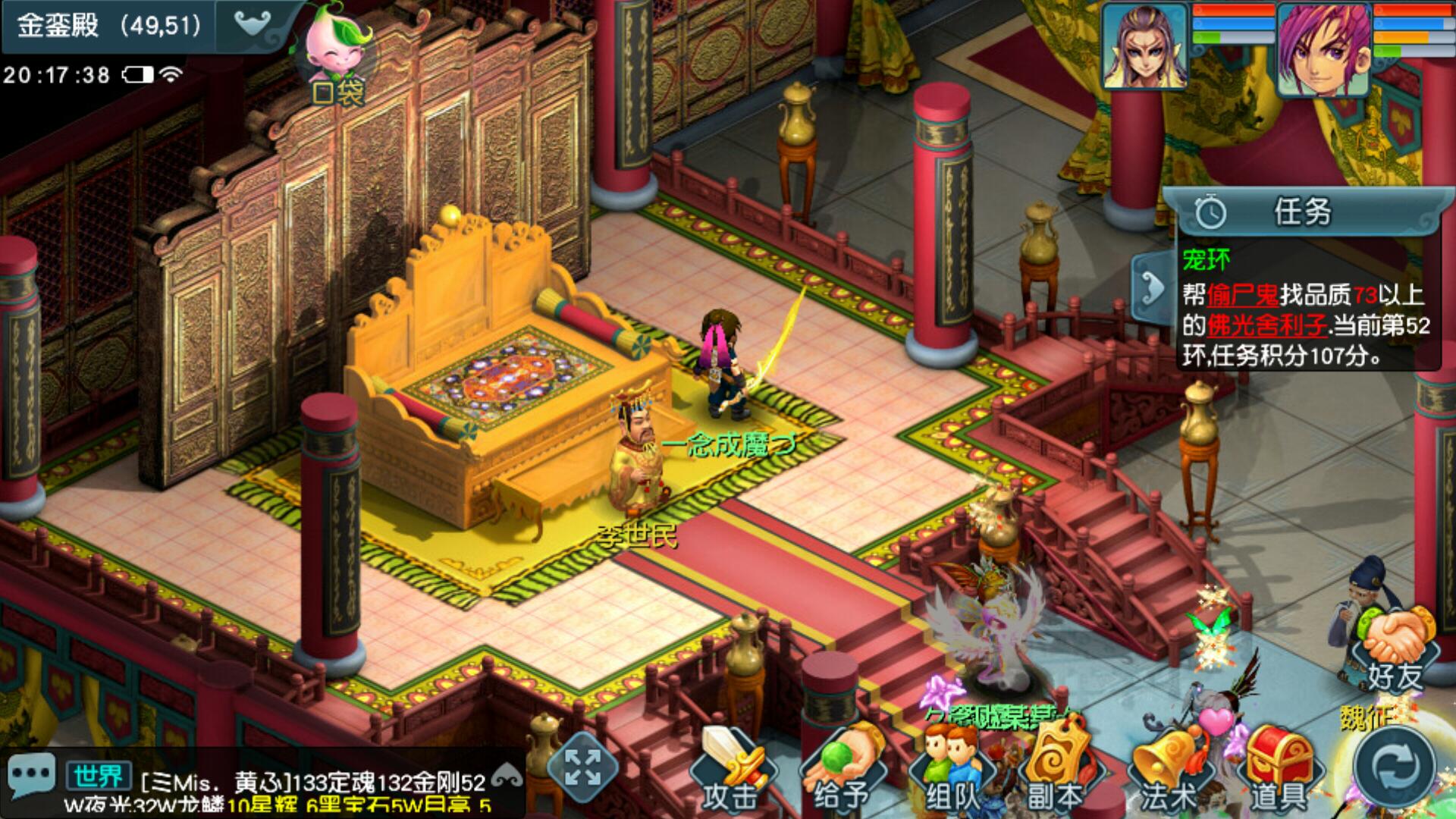Open the 副本 dungeon menu
The image size is (1456, 819).
[x=1056, y=770]
